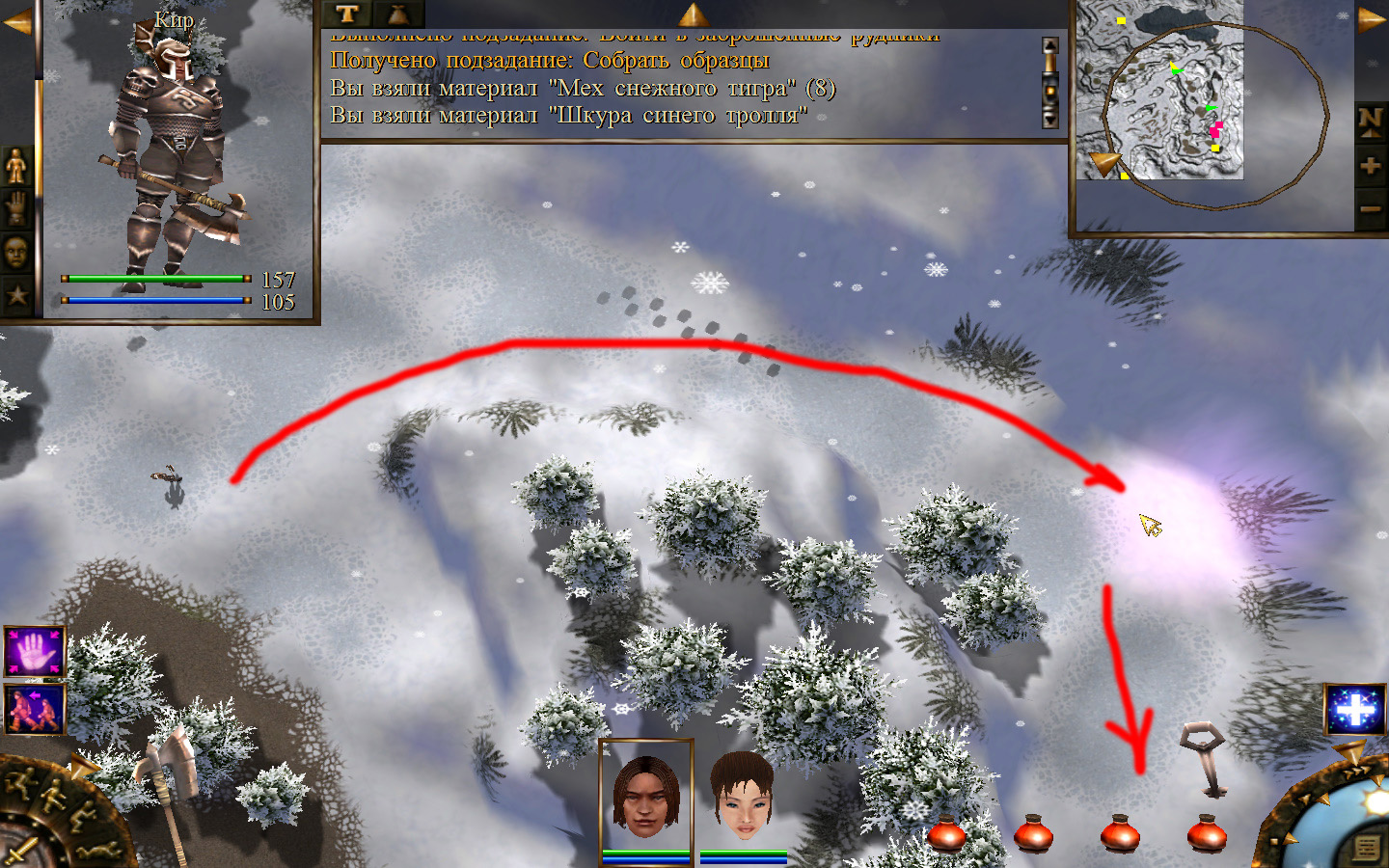Screen dimensions: 1389x868
Task: Click the snowy minimap
Action: coord(1159,92)
